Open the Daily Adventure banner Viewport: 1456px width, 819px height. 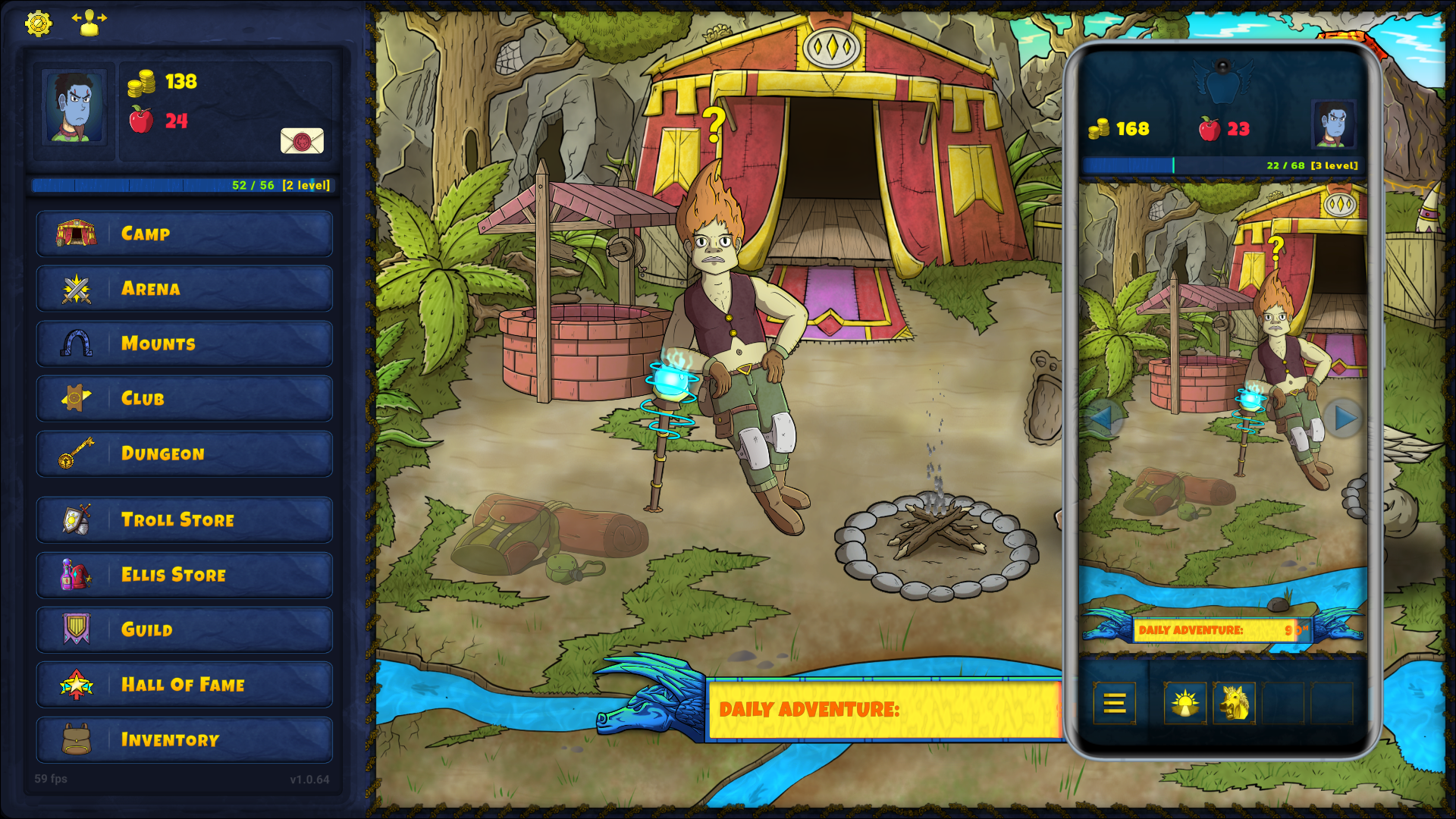pyautogui.click(x=883, y=710)
